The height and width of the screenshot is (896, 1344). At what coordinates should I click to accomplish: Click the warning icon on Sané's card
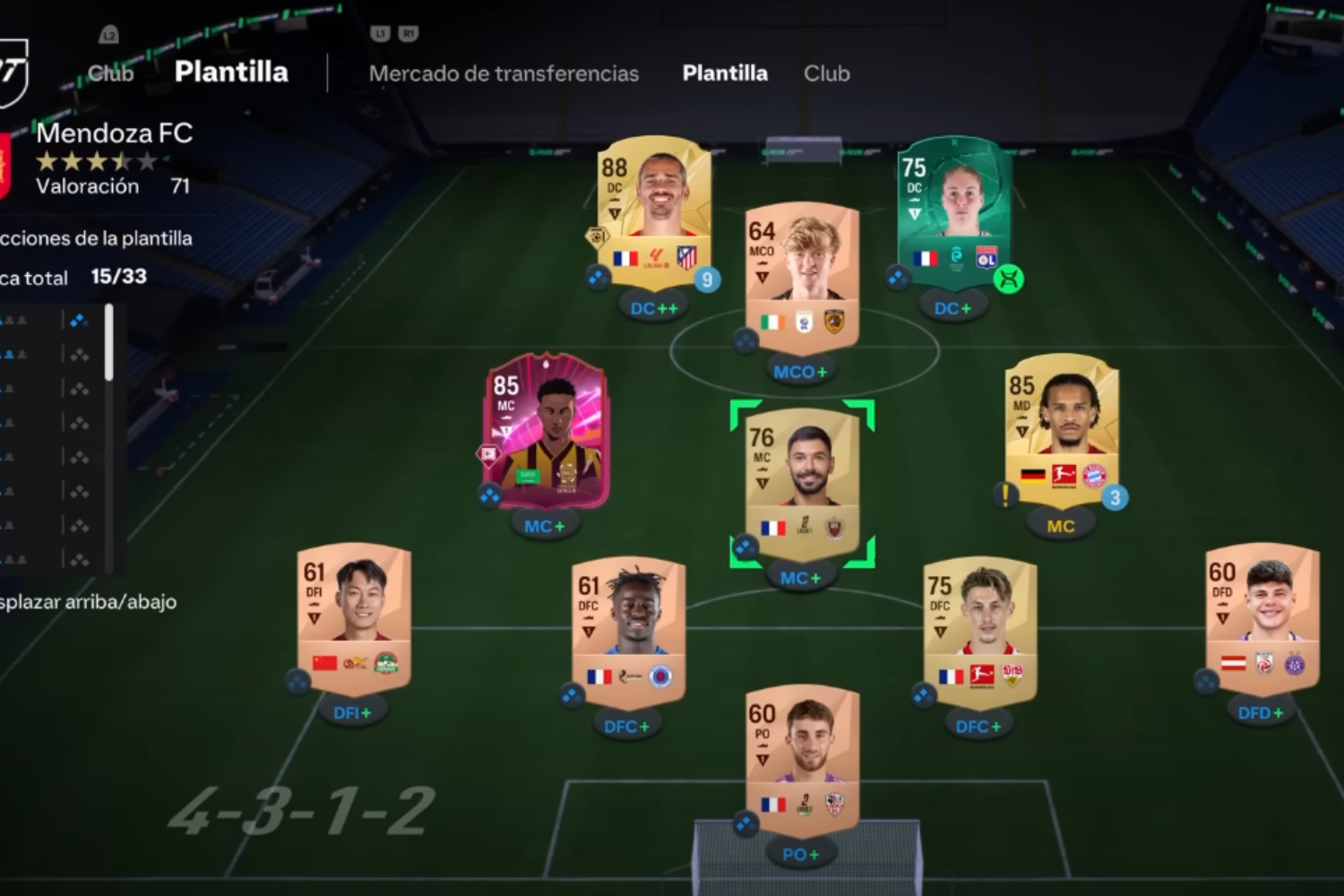click(1004, 495)
